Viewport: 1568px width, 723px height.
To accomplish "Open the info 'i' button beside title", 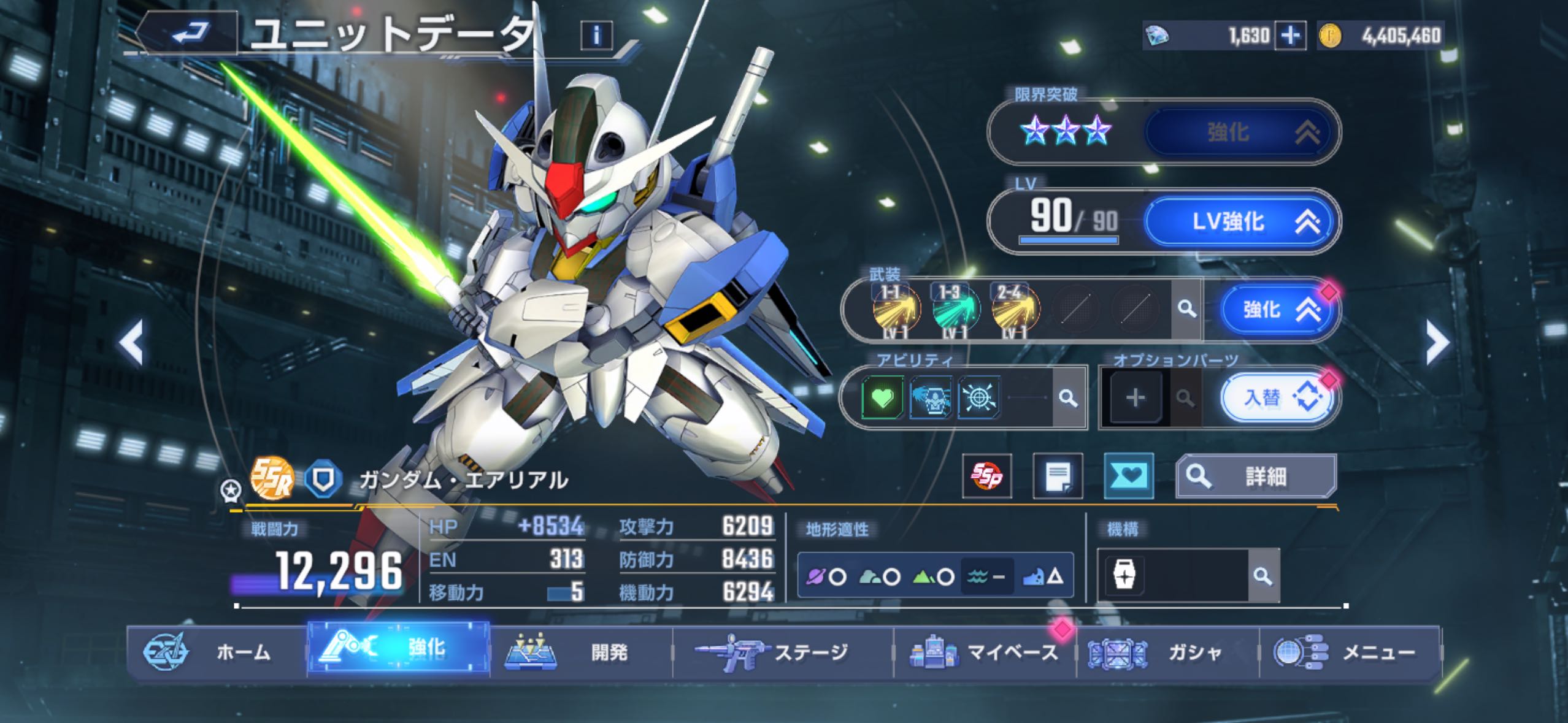I will pyautogui.click(x=596, y=36).
